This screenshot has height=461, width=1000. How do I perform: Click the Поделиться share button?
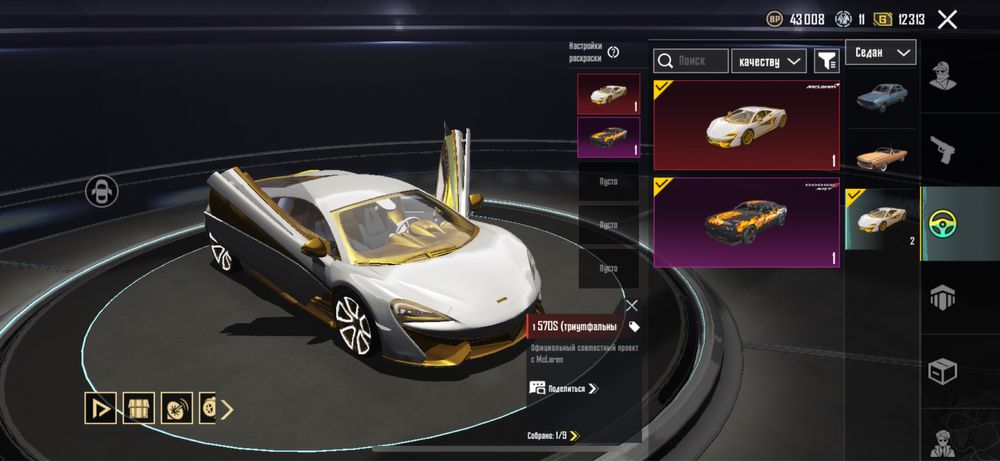pos(563,388)
